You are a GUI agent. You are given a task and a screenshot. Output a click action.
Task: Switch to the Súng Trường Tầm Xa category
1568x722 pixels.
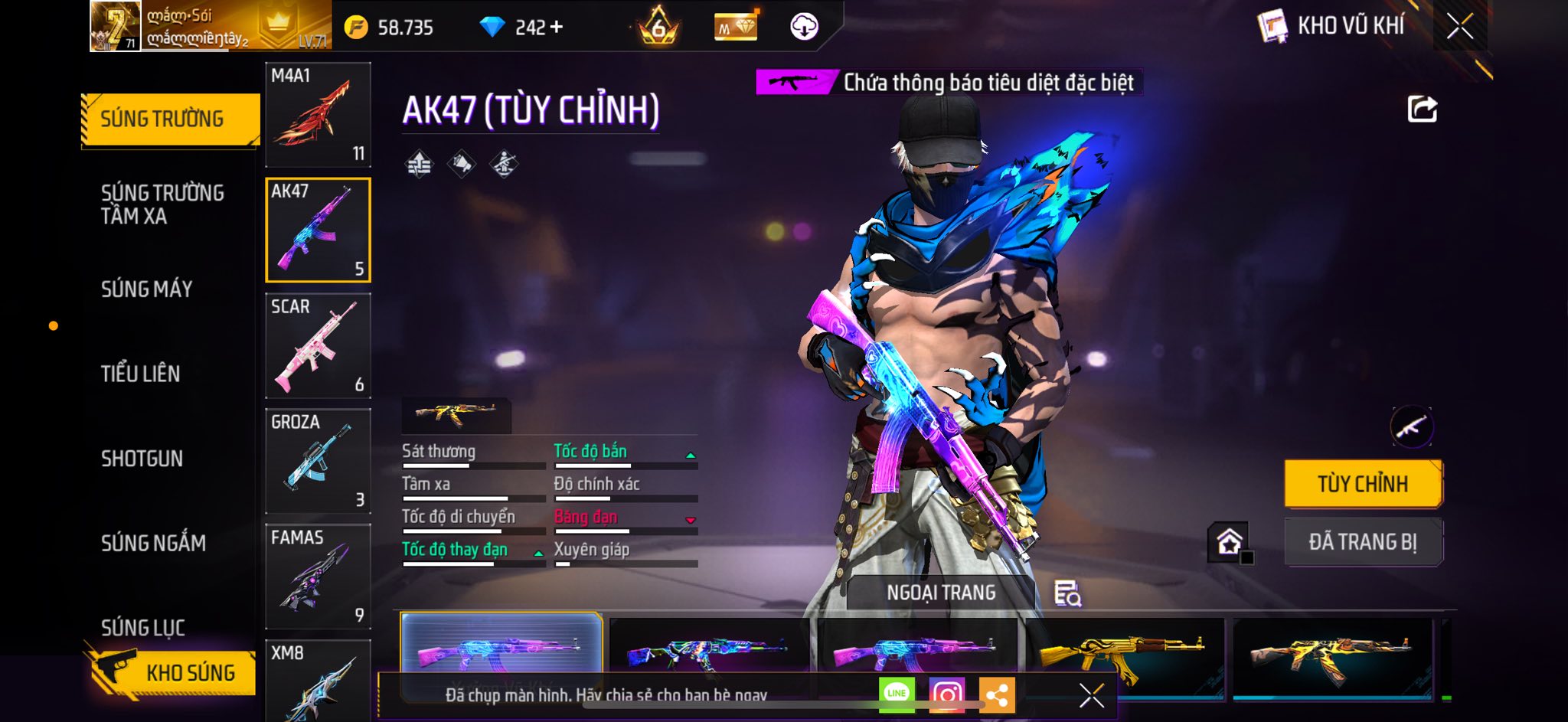click(x=162, y=204)
